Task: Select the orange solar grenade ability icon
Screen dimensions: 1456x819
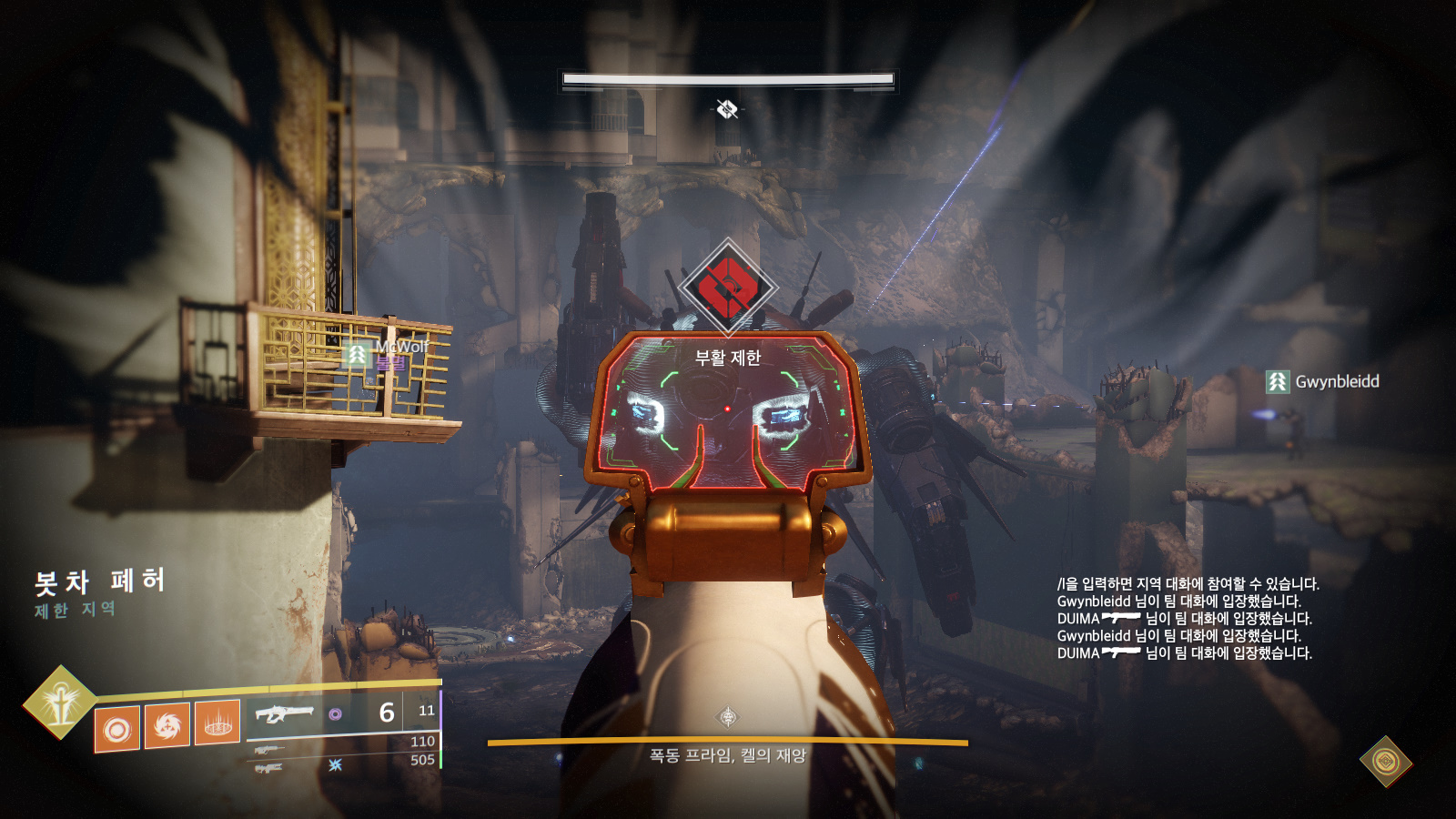Action: coord(117,729)
